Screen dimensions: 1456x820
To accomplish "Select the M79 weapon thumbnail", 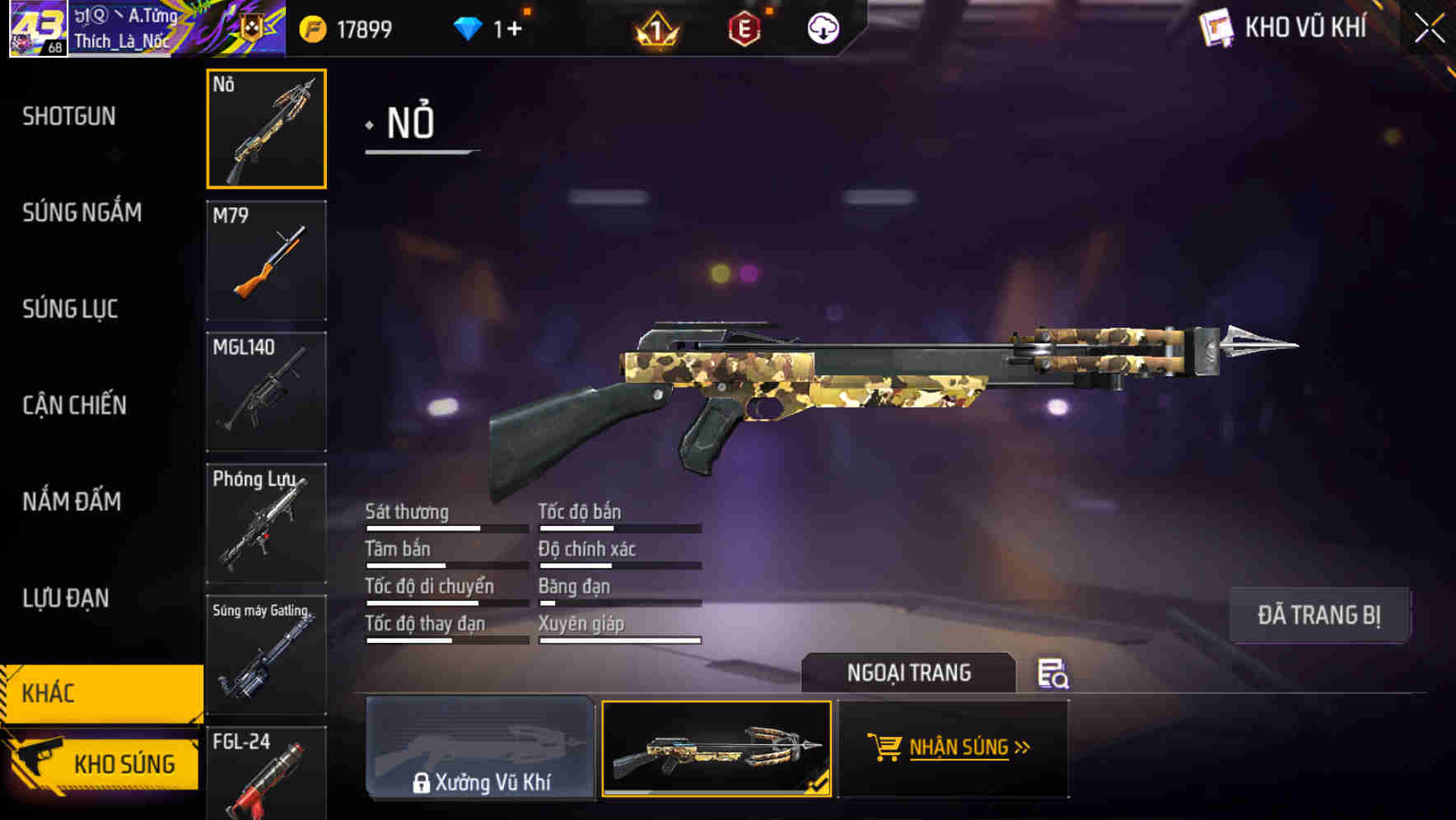I will coord(267,260).
